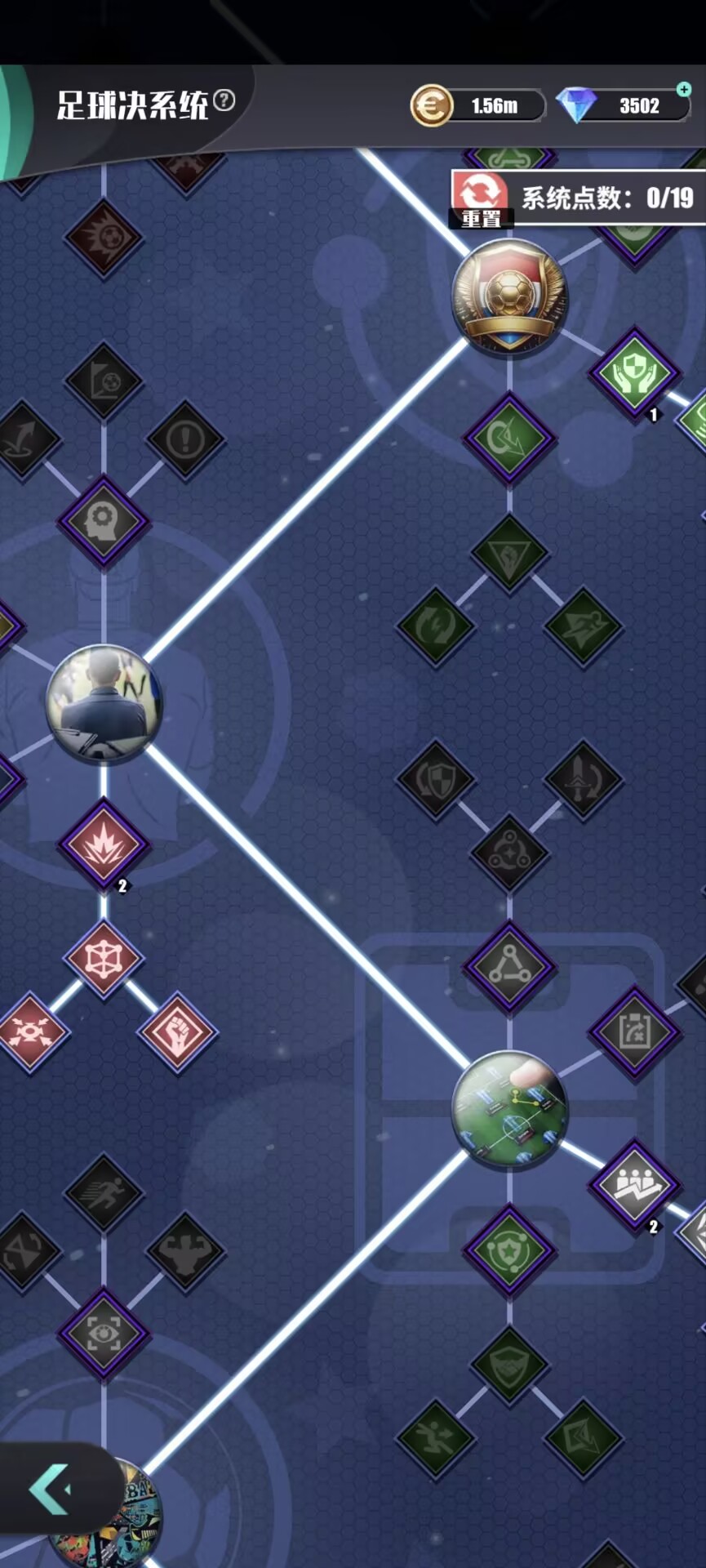The height and width of the screenshot is (1568, 706).
Task: Select the exclamation mark skill node
Action: [x=185, y=440]
